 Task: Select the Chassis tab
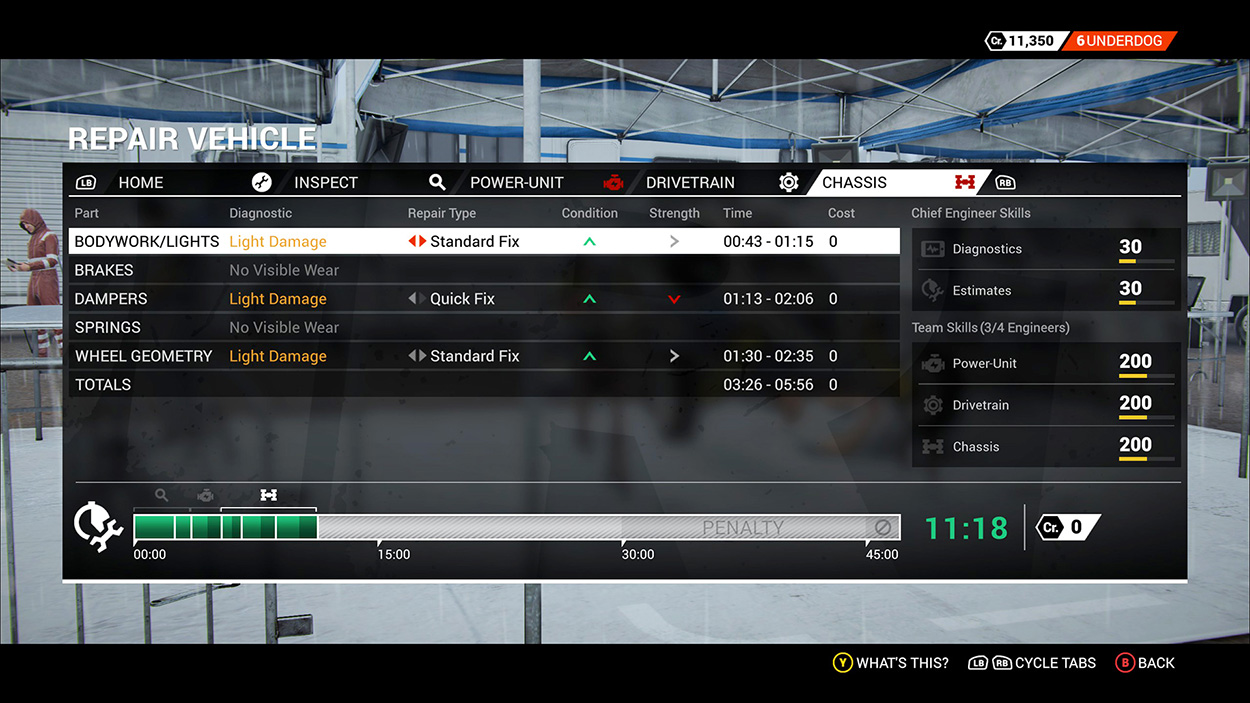(854, 183)
